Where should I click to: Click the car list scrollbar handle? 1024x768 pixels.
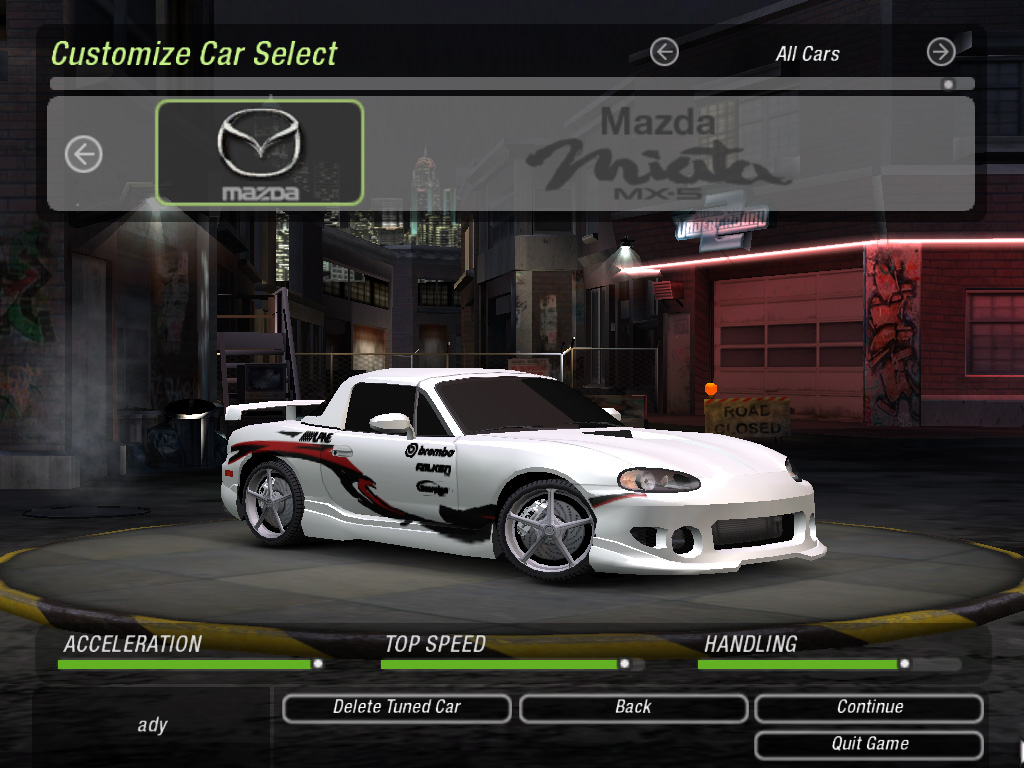[x=948, y=85]
